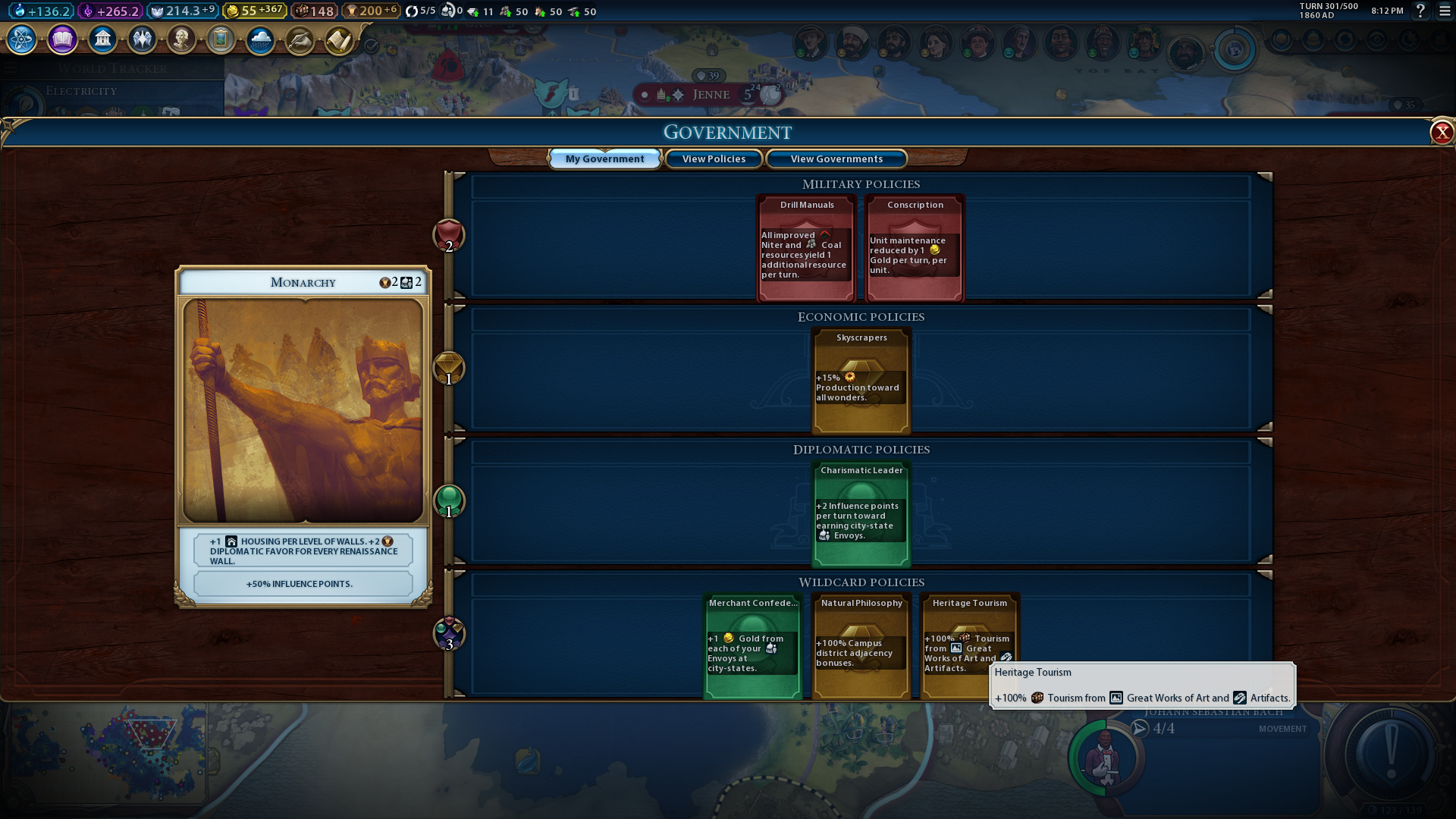Open the main game menu icon
1456x819 pixels.
1445,11
